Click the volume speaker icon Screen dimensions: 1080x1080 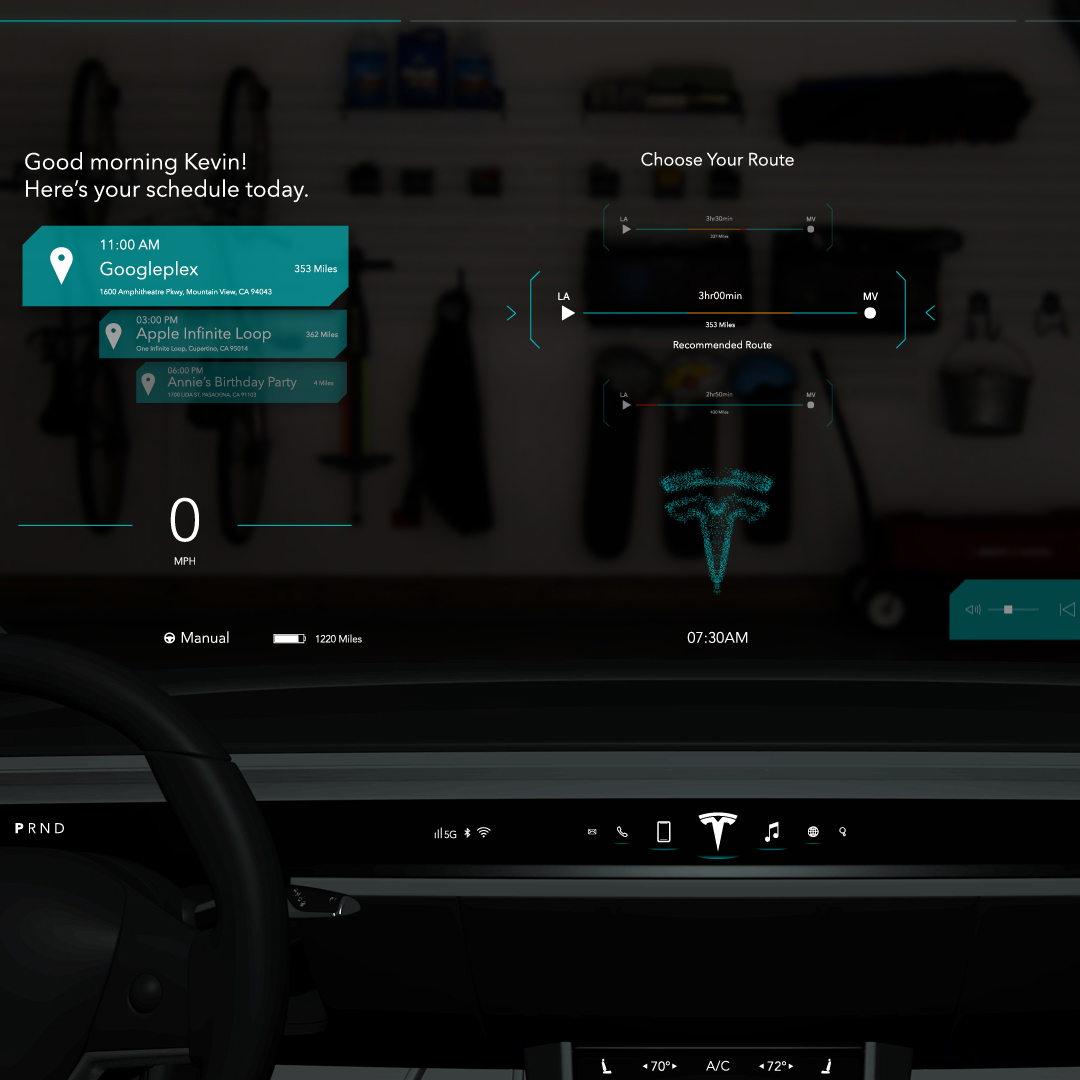coord(973,610)
